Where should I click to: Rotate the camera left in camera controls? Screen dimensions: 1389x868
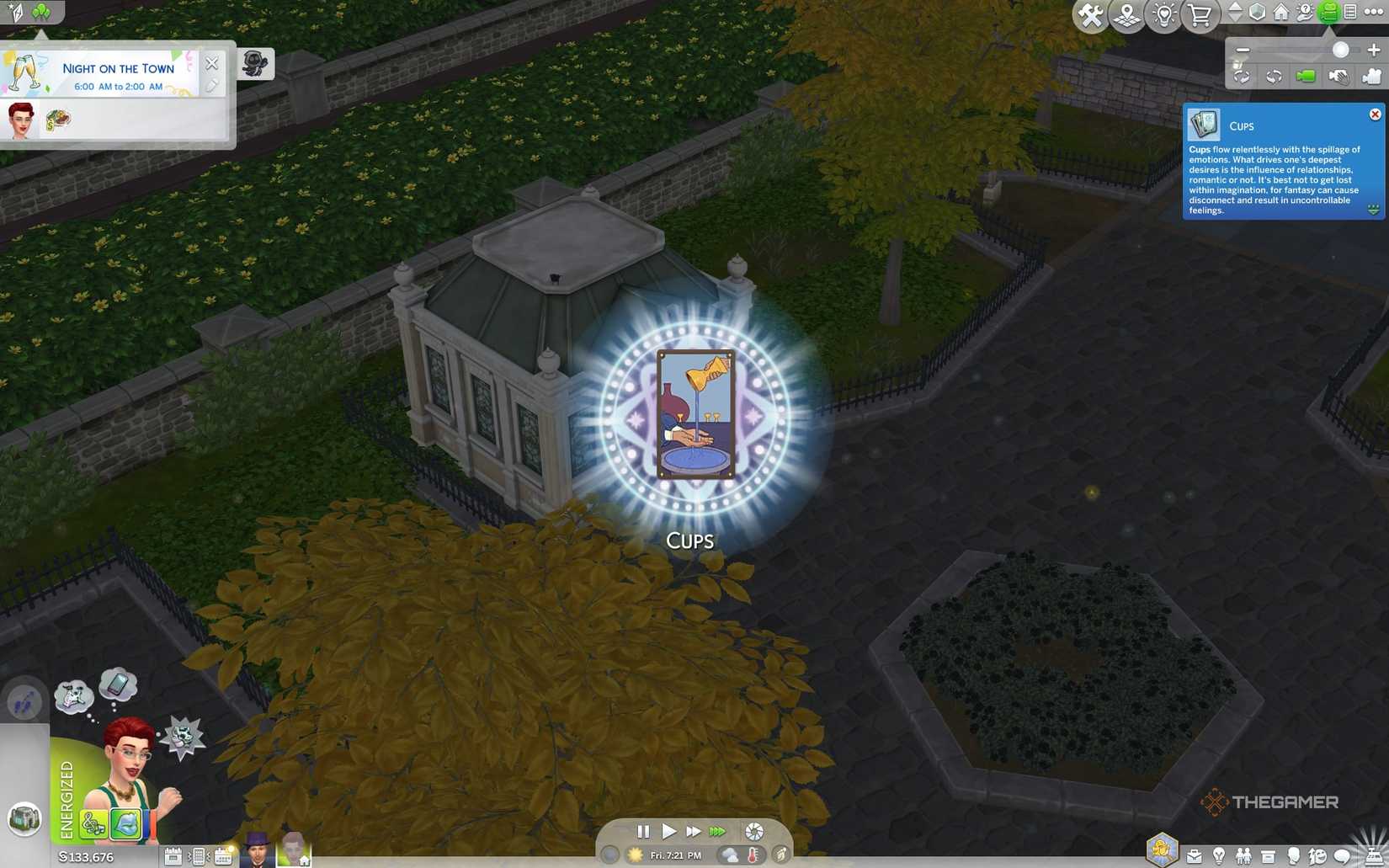tap(1242, 77)
